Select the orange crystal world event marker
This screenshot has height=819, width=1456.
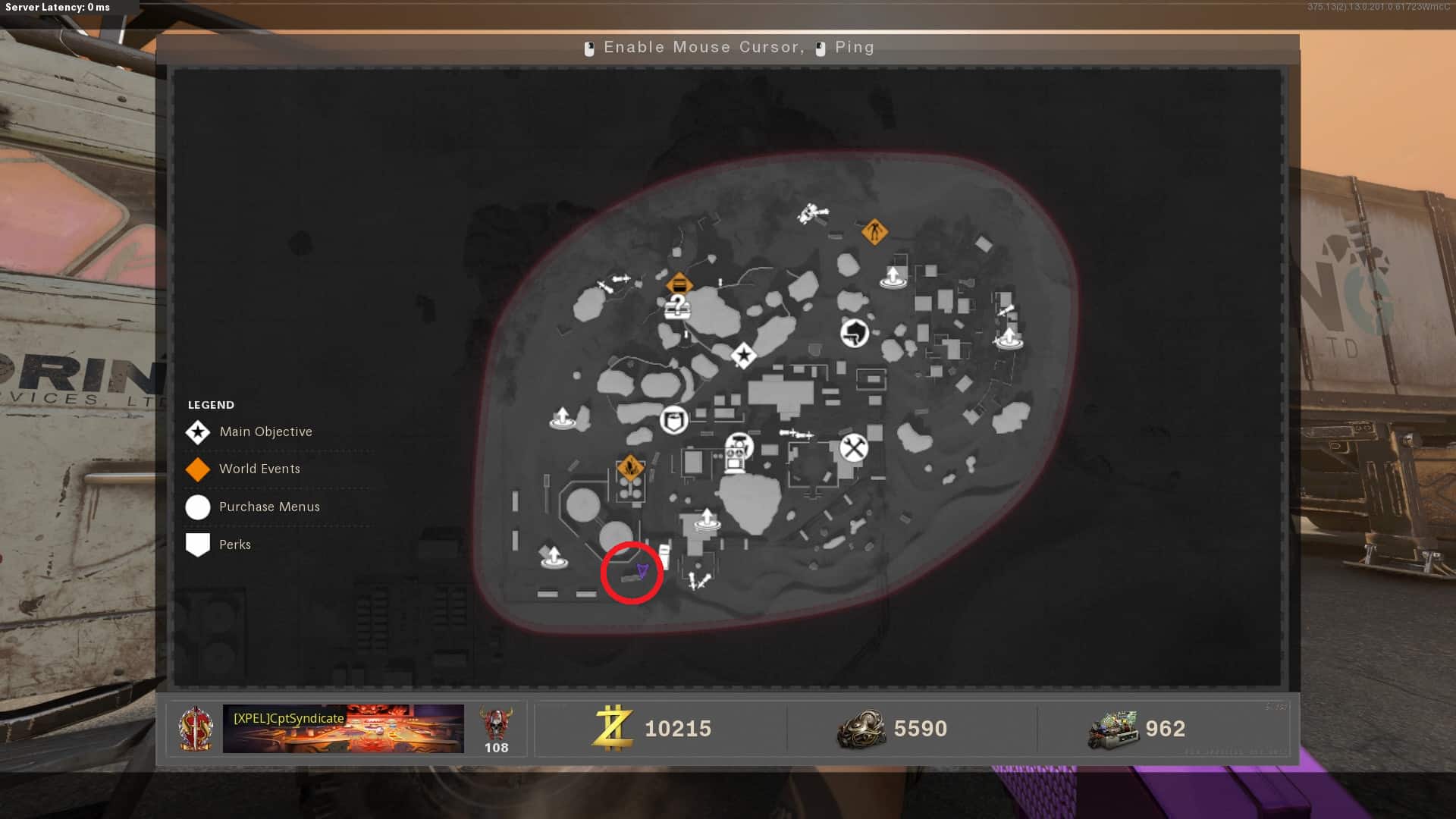630,466
